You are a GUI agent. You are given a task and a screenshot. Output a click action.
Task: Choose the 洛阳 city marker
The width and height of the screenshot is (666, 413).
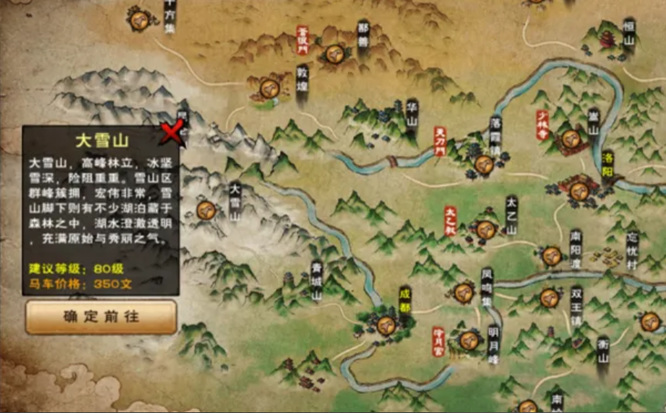pos(580,185)
